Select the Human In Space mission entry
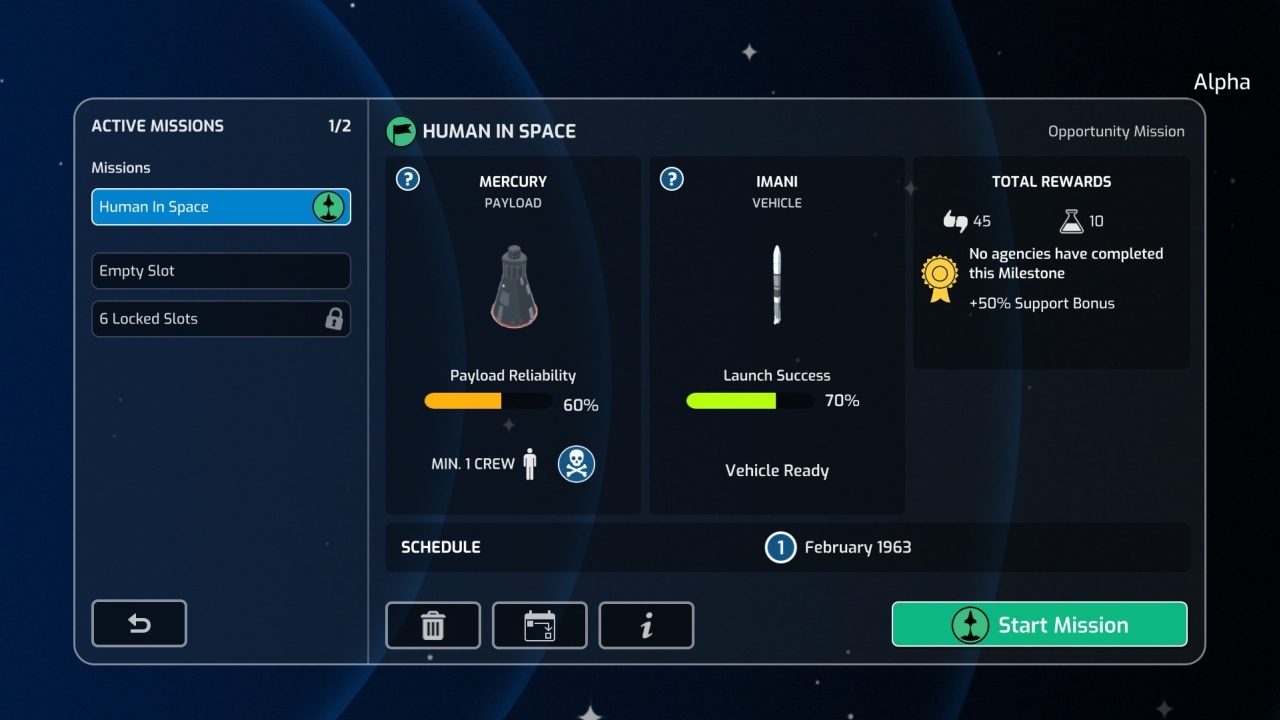The image size is (1280, 720). (221, 207)
